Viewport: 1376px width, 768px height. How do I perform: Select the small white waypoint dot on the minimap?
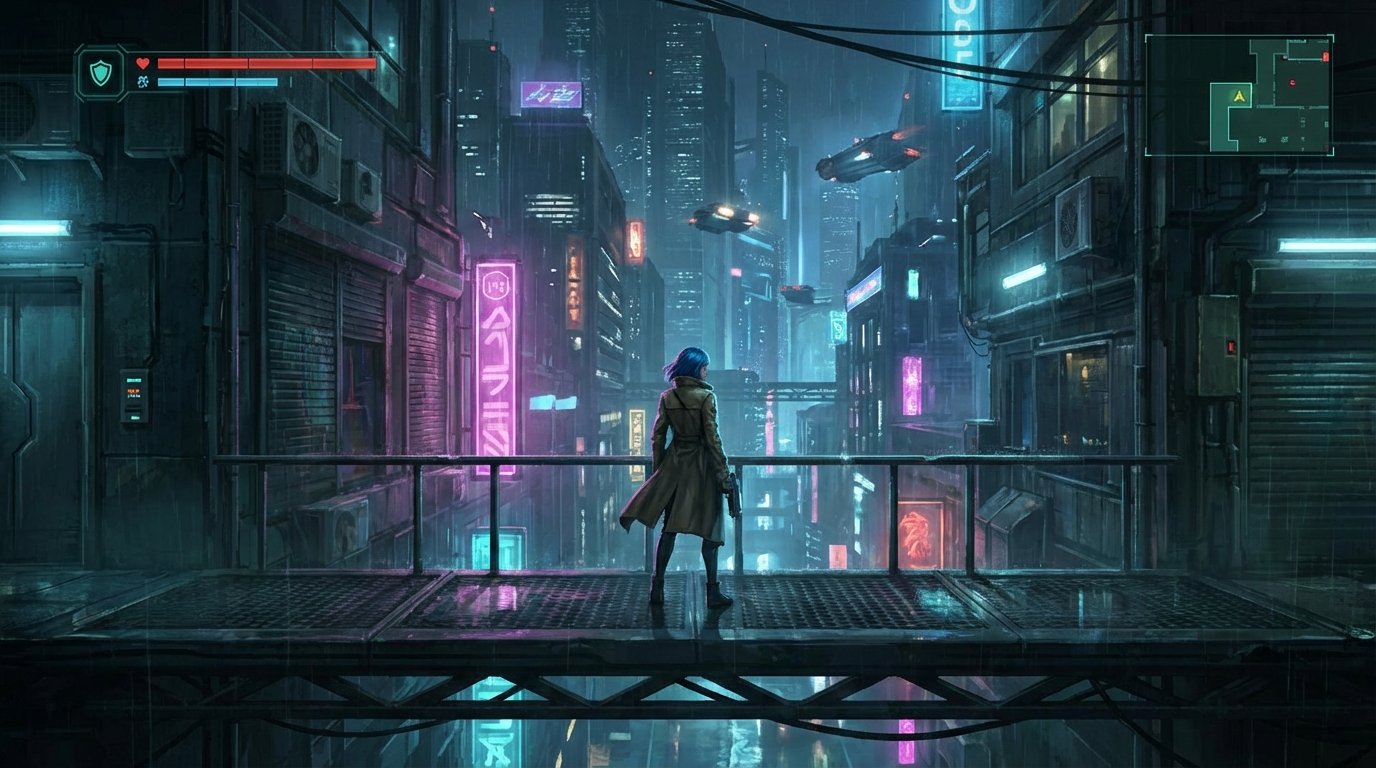point(1283,57)
